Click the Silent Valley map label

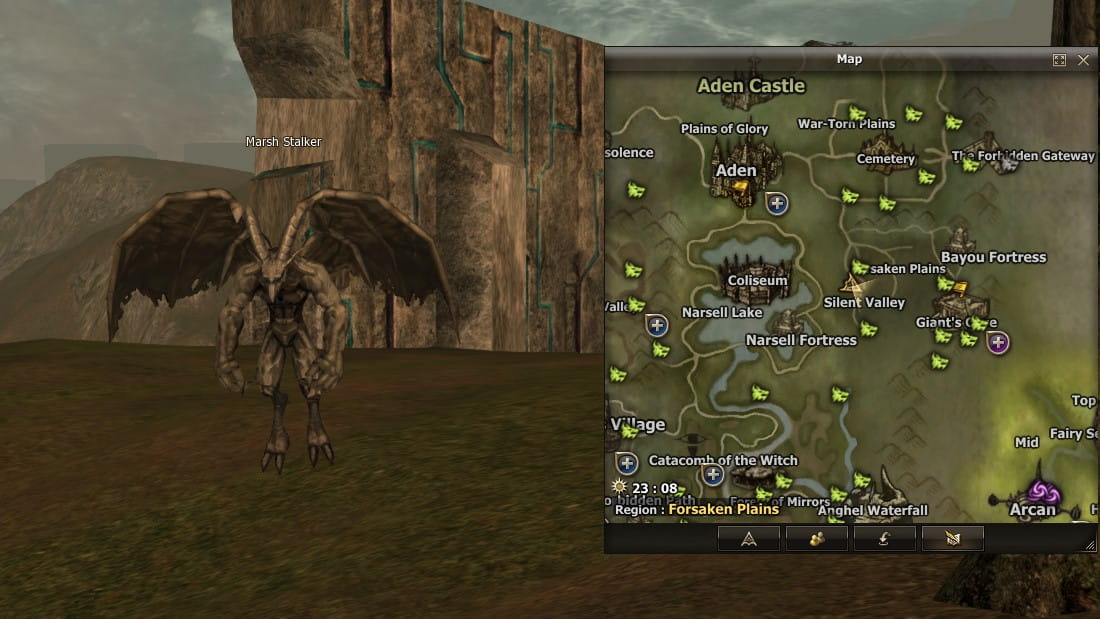tap(864, 302)
